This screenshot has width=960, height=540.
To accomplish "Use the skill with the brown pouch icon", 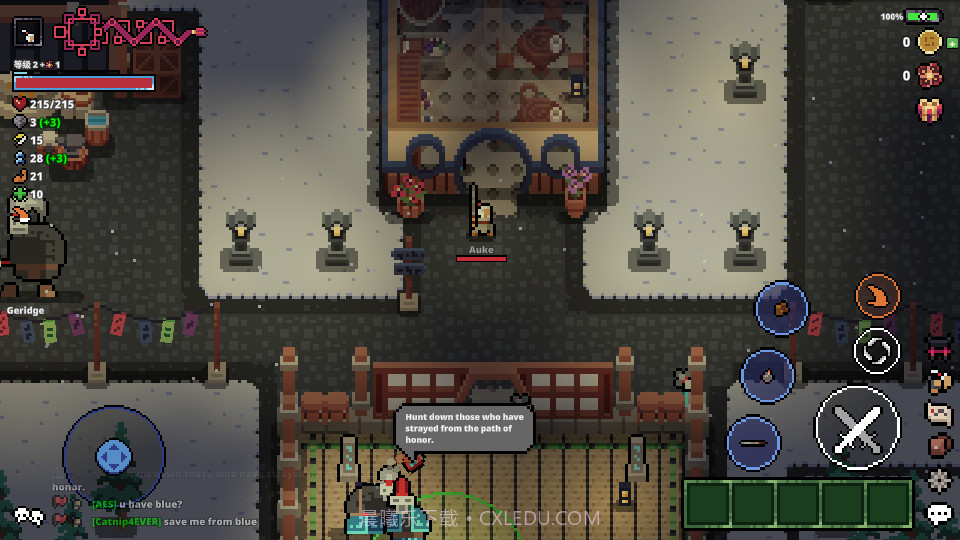I will pos(781,309).
